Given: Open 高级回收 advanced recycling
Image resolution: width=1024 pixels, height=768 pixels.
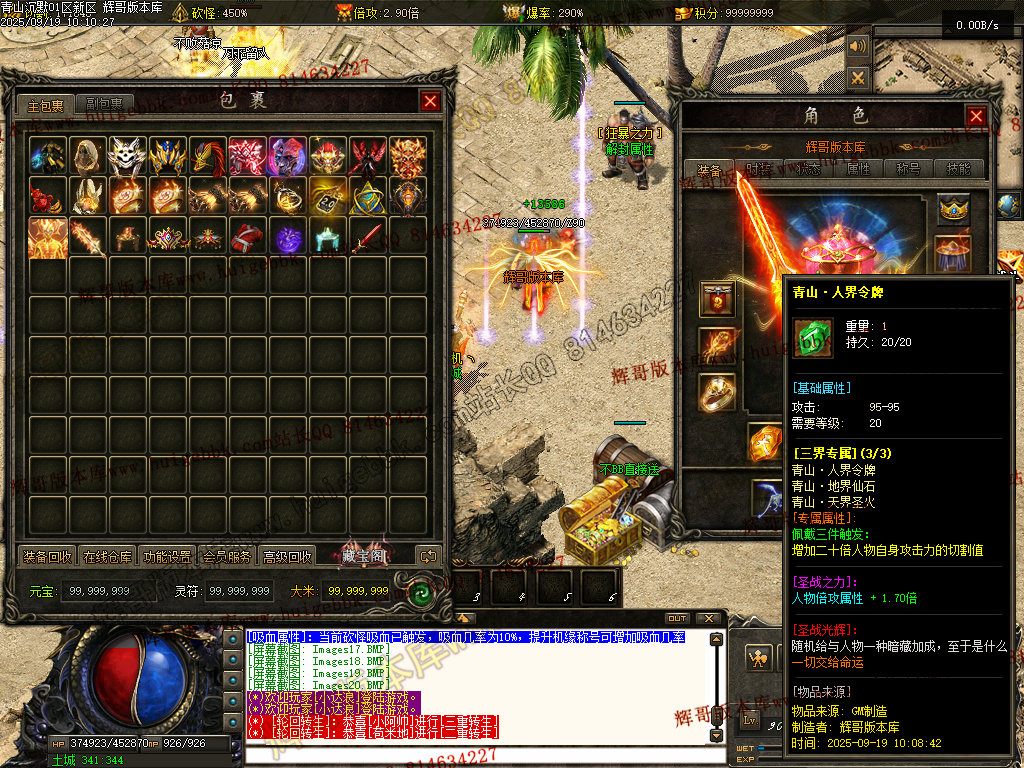Looking at the screenshot, I should point(287,557).
